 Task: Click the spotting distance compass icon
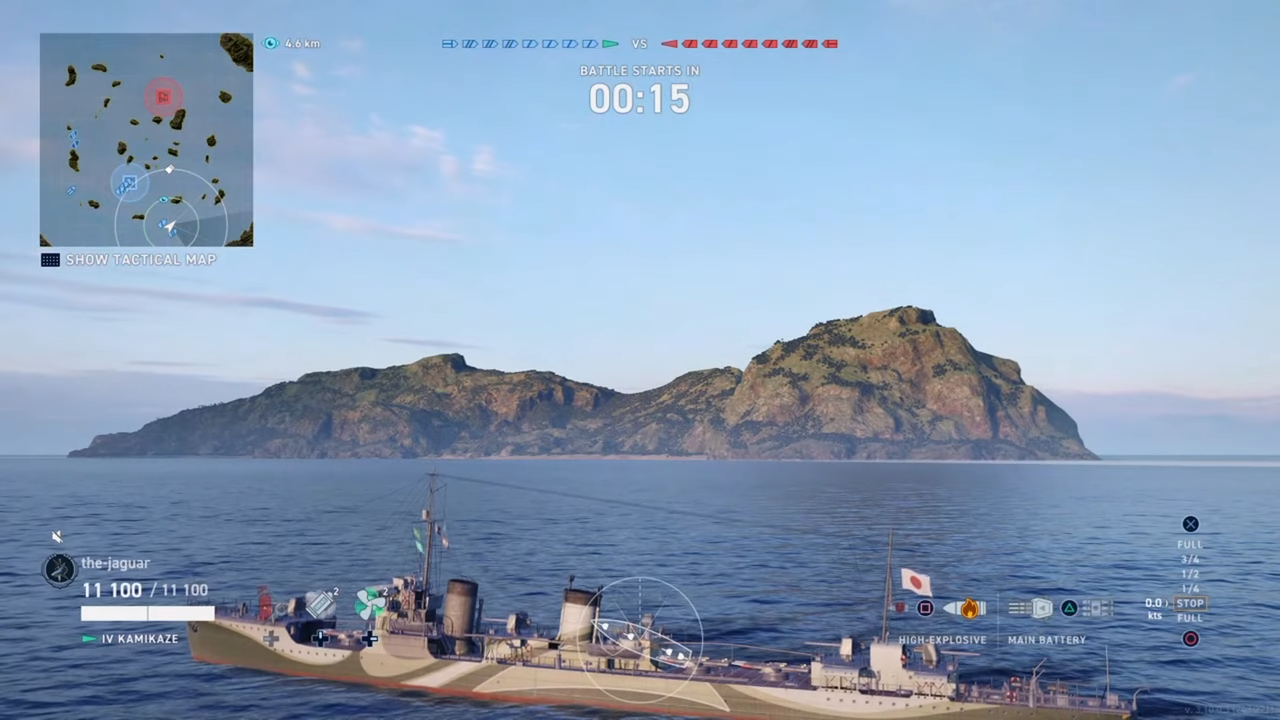click(270, 43)
